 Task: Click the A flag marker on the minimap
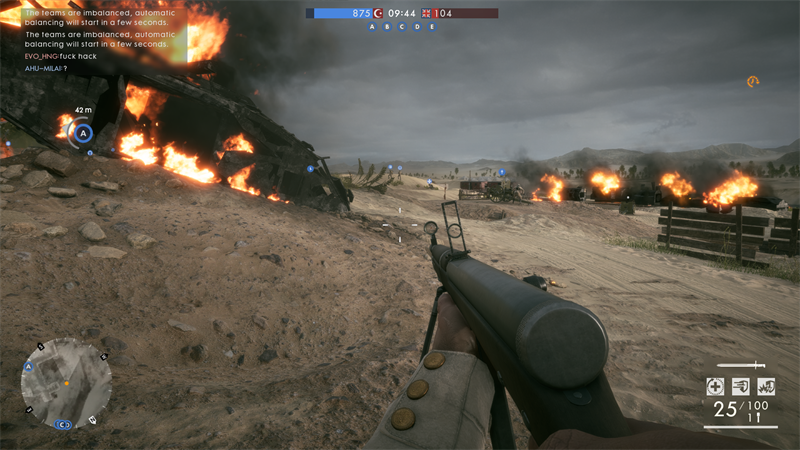(29, 367)
